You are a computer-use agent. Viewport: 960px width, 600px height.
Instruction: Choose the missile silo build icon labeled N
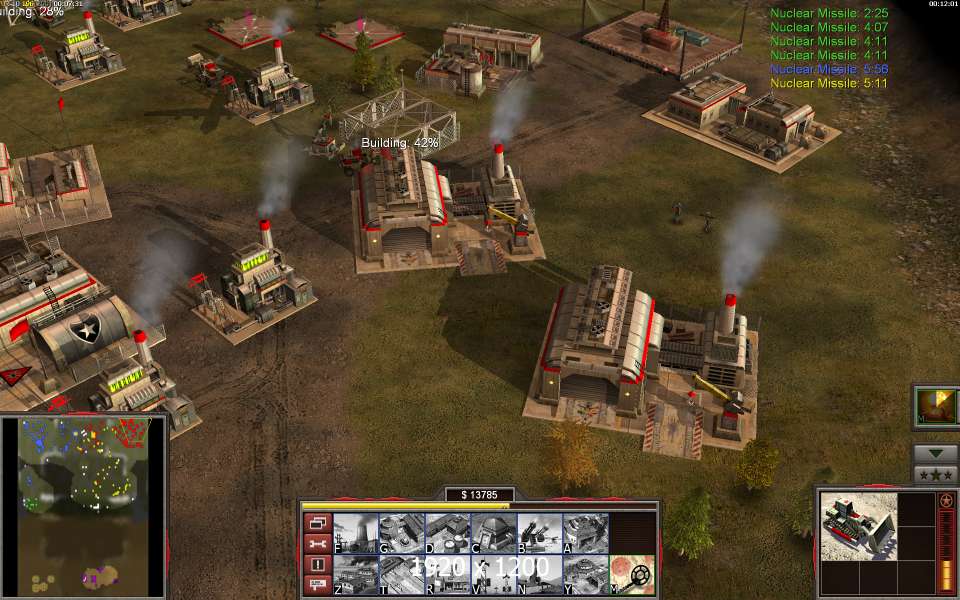(x=539, y=575)
